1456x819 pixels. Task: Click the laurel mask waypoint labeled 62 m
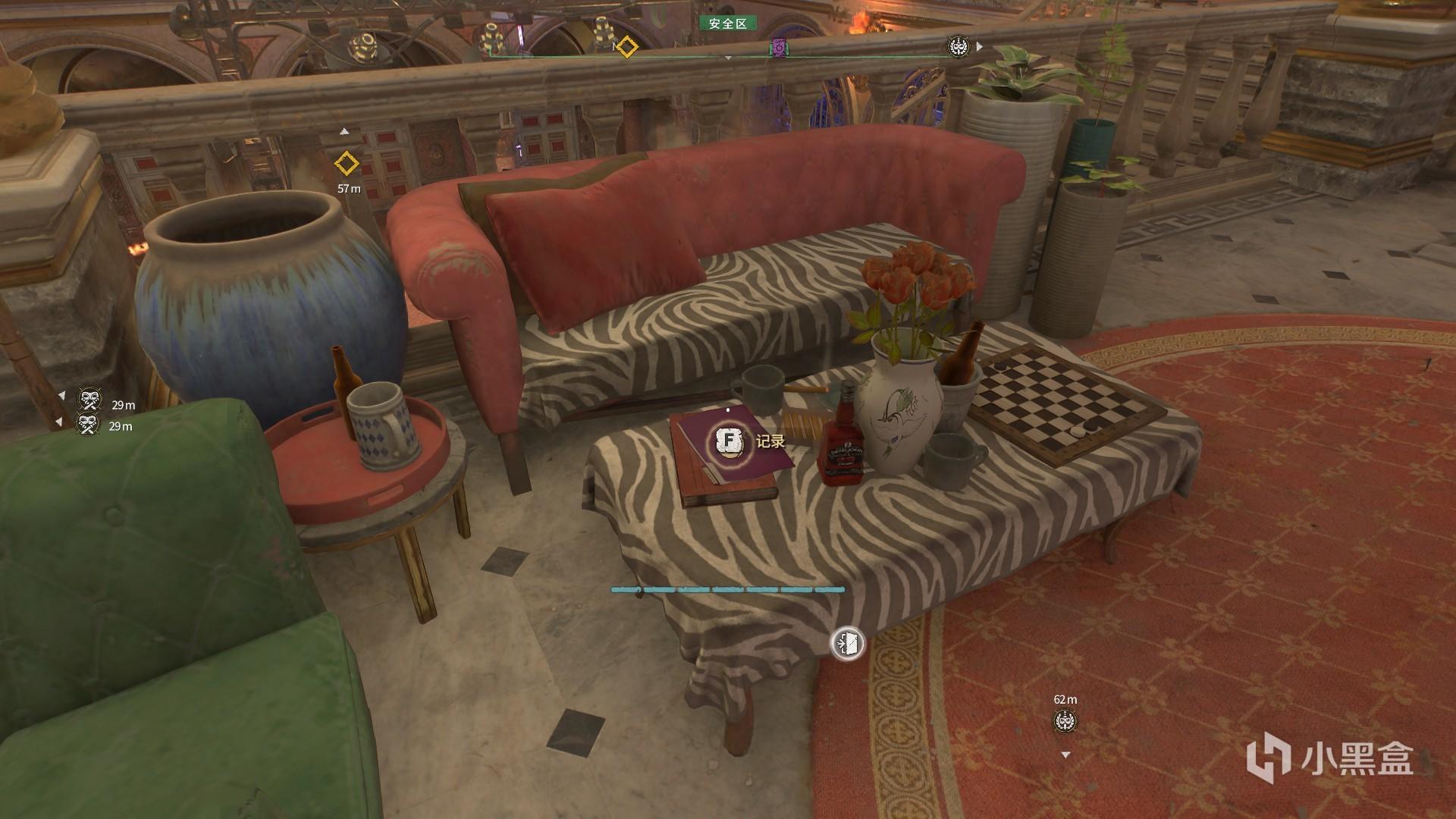pos(1065,721)
